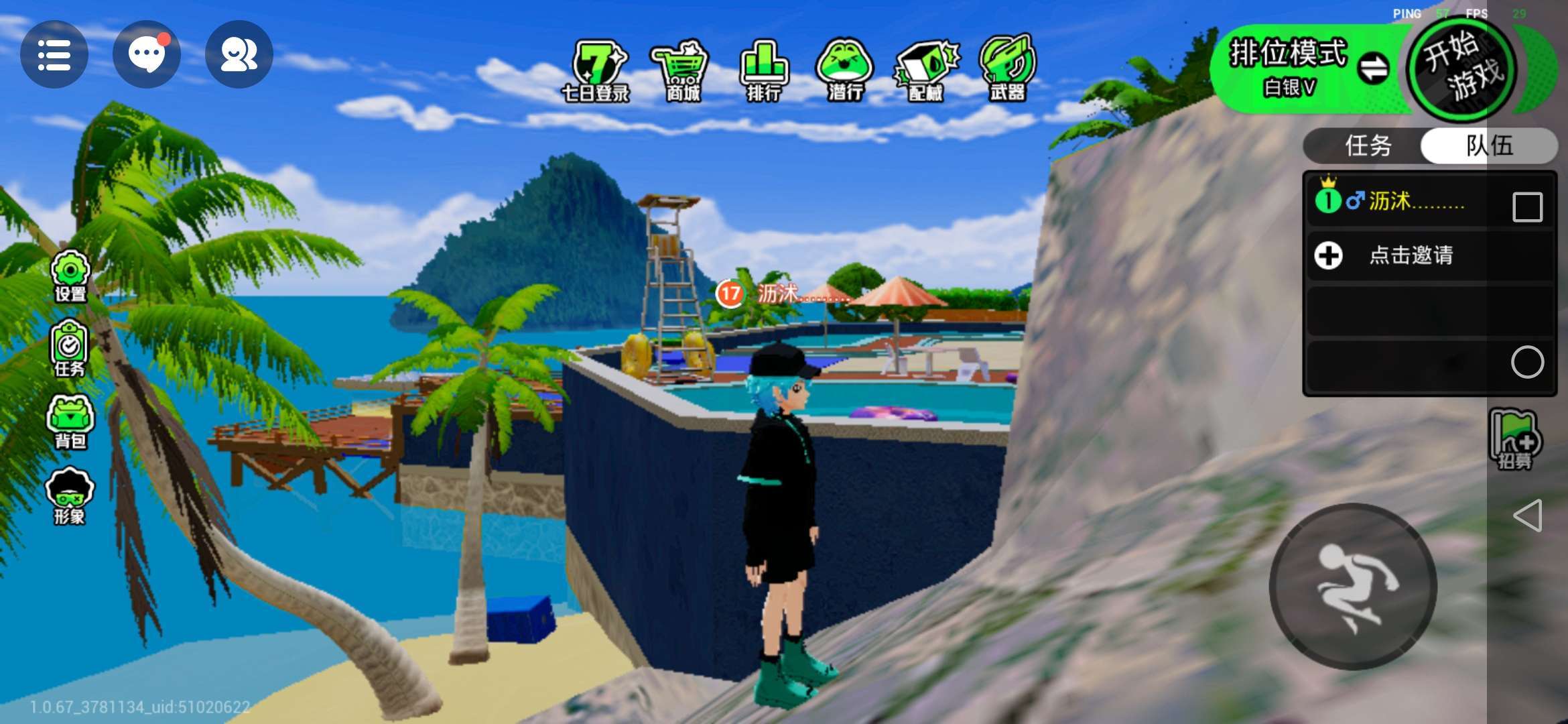Open the 武器 weapons menu
This screenshot has height=724, width=1568.
[x=1008, y=71]
